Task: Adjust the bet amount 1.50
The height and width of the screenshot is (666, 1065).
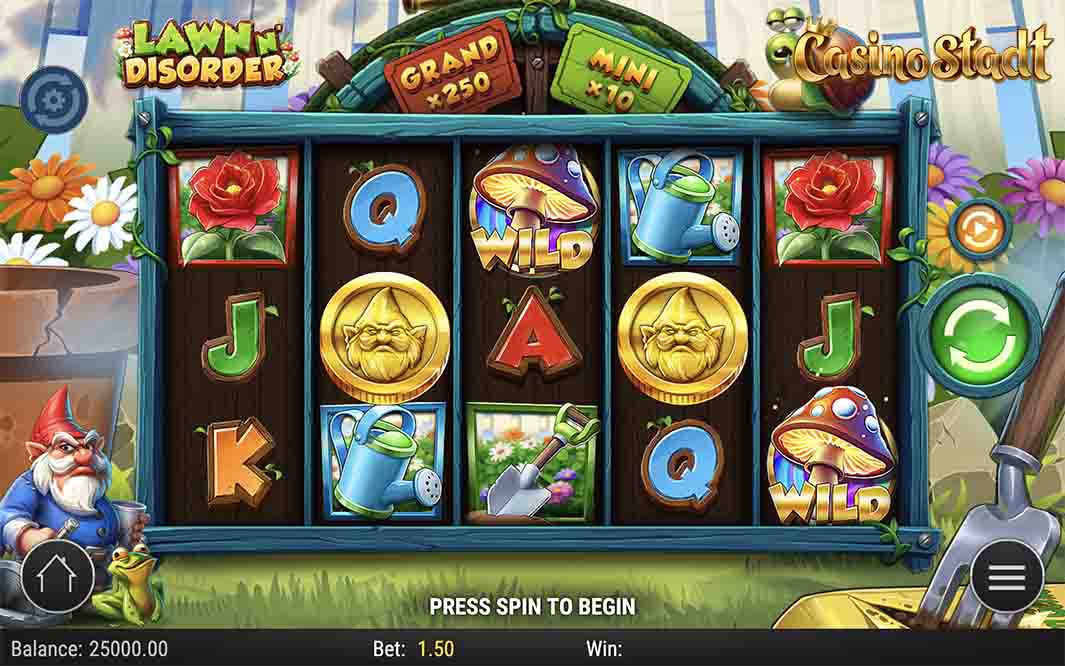Action: (x=436, y=649)
